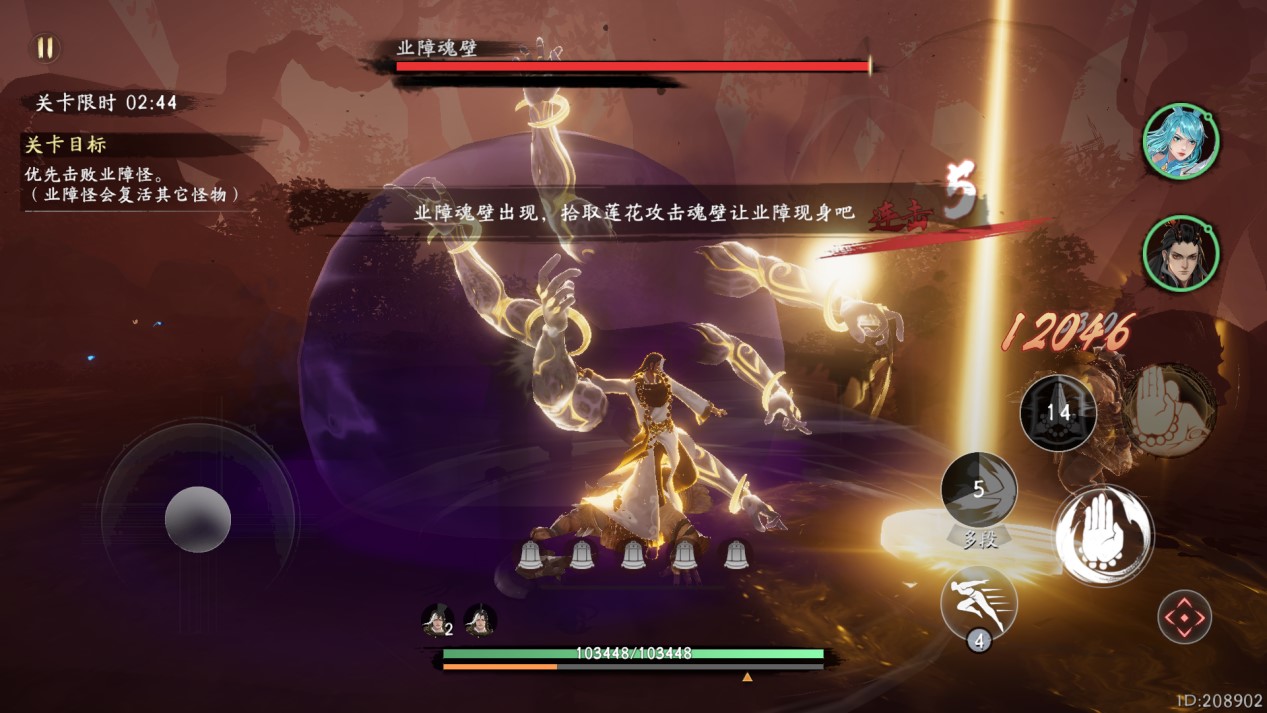Pause the game with the pause button
This screenshot has height=713, width=1267.
[x=46, y=48]
